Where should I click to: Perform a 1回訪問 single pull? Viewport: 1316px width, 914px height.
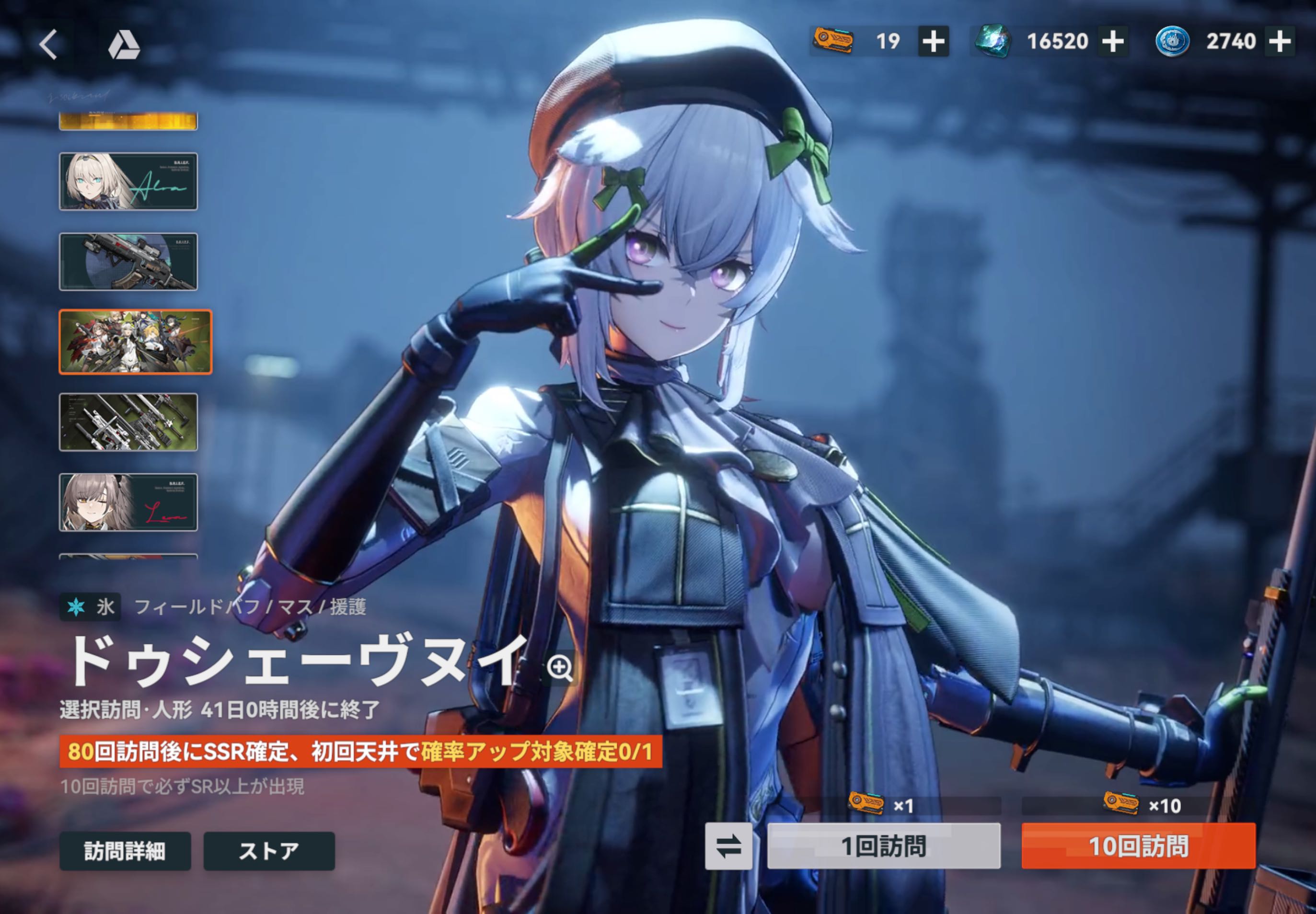pos(883,846)
